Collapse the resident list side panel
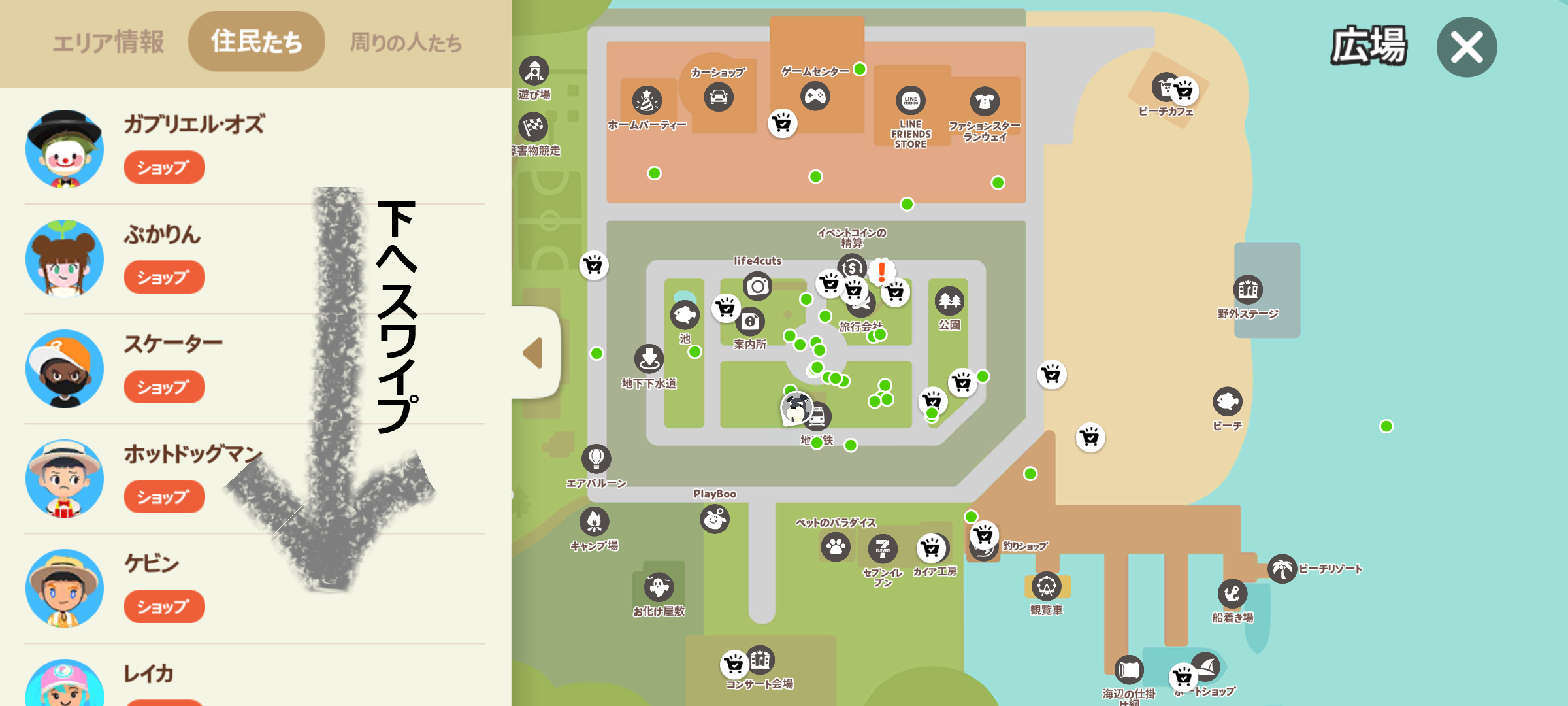Image resolution: width=1568 pixels, height=706 pixels. pos(534,353)
